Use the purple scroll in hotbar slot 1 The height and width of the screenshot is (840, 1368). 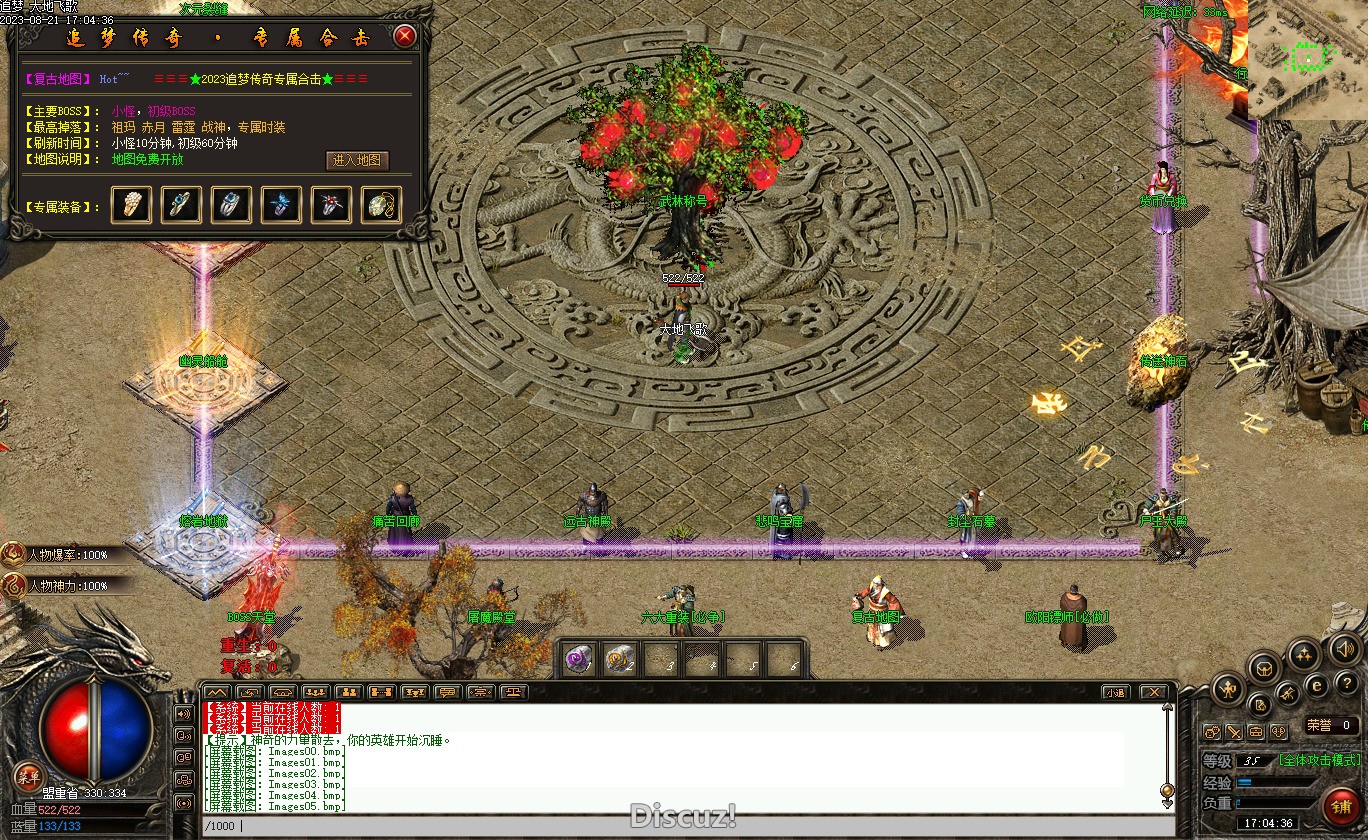click(579, 659)
